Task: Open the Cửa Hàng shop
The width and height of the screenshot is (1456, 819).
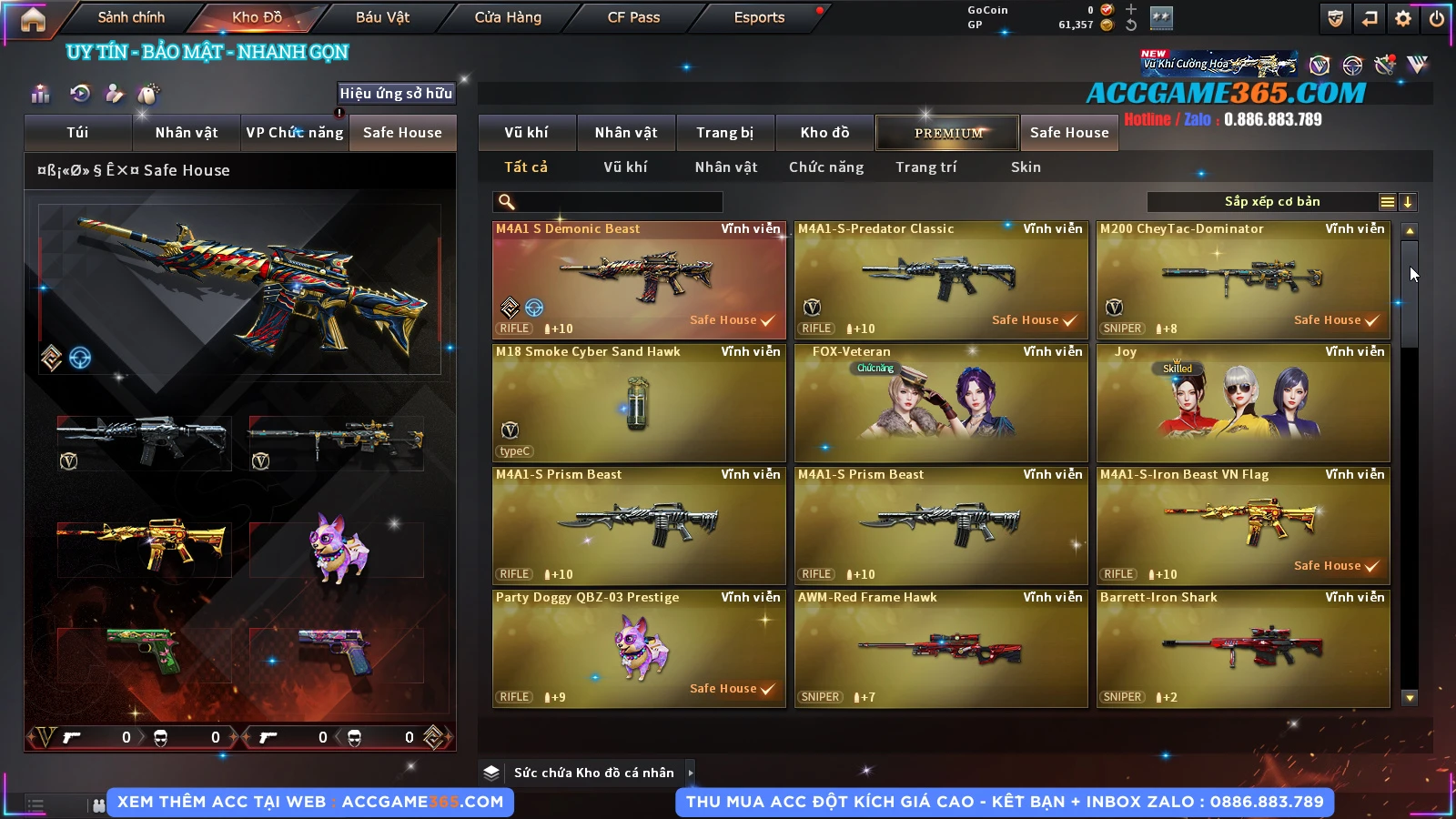Action: pyautogui.click(x=508, y=17)
